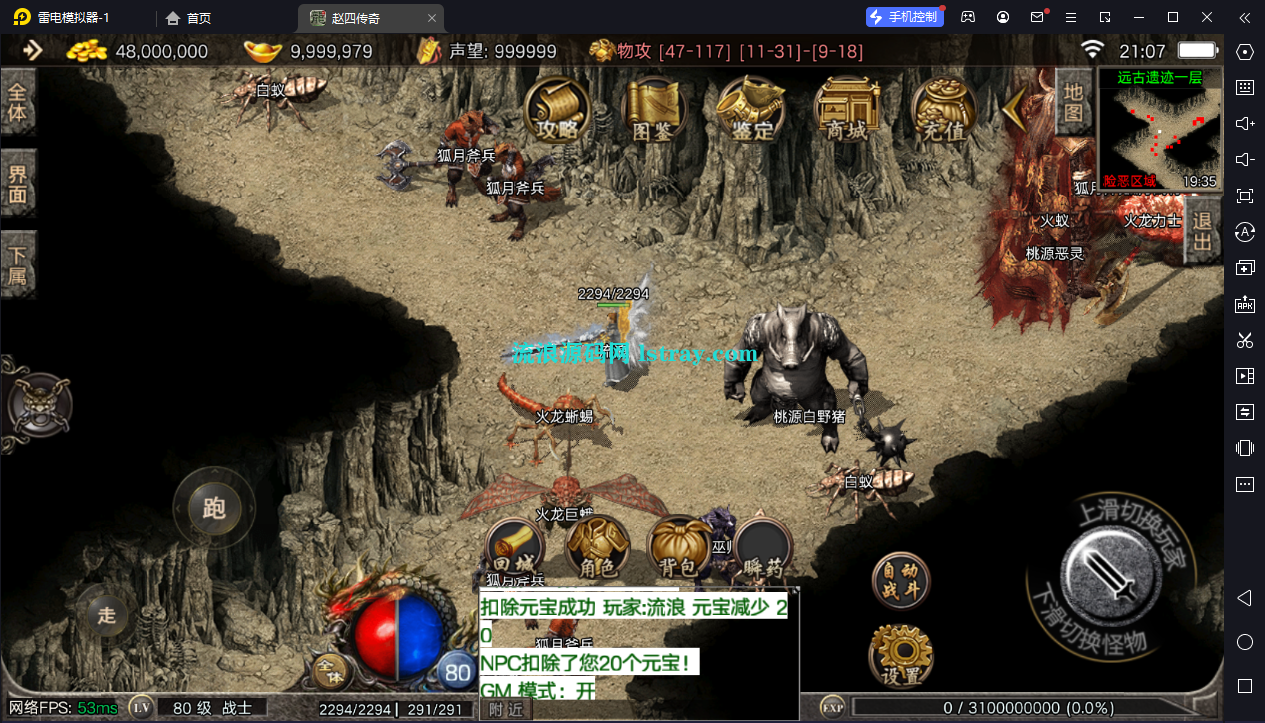
Task: Toggle the 走 walk button
Action: click(107, 615)
